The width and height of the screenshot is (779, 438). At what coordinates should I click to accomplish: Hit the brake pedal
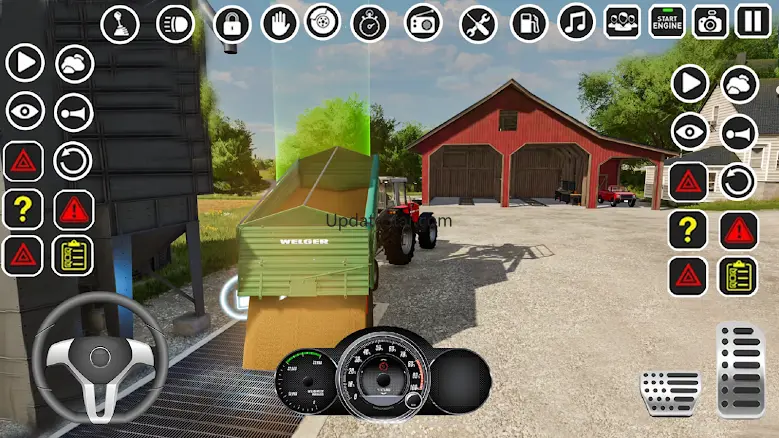click(670, 392)
